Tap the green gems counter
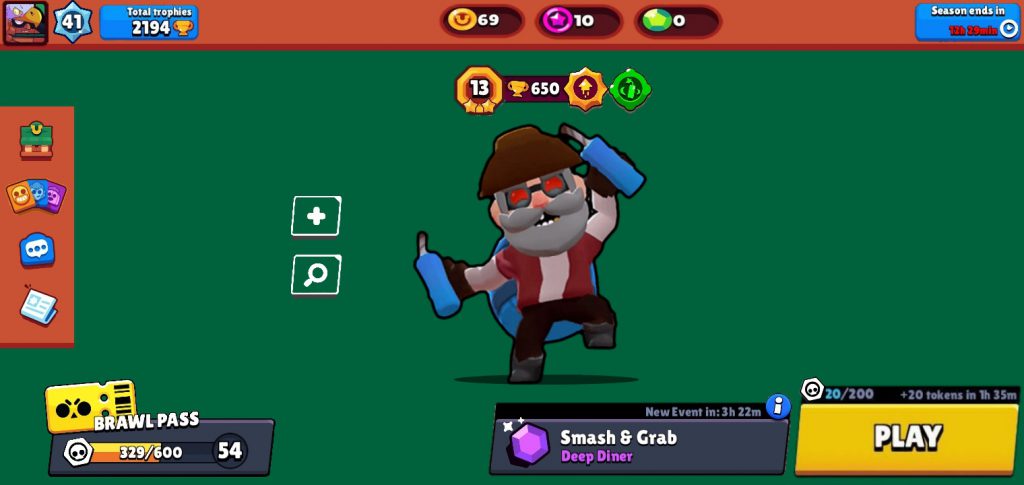Viewport: 1024px width, 485px height. [676, 21]
